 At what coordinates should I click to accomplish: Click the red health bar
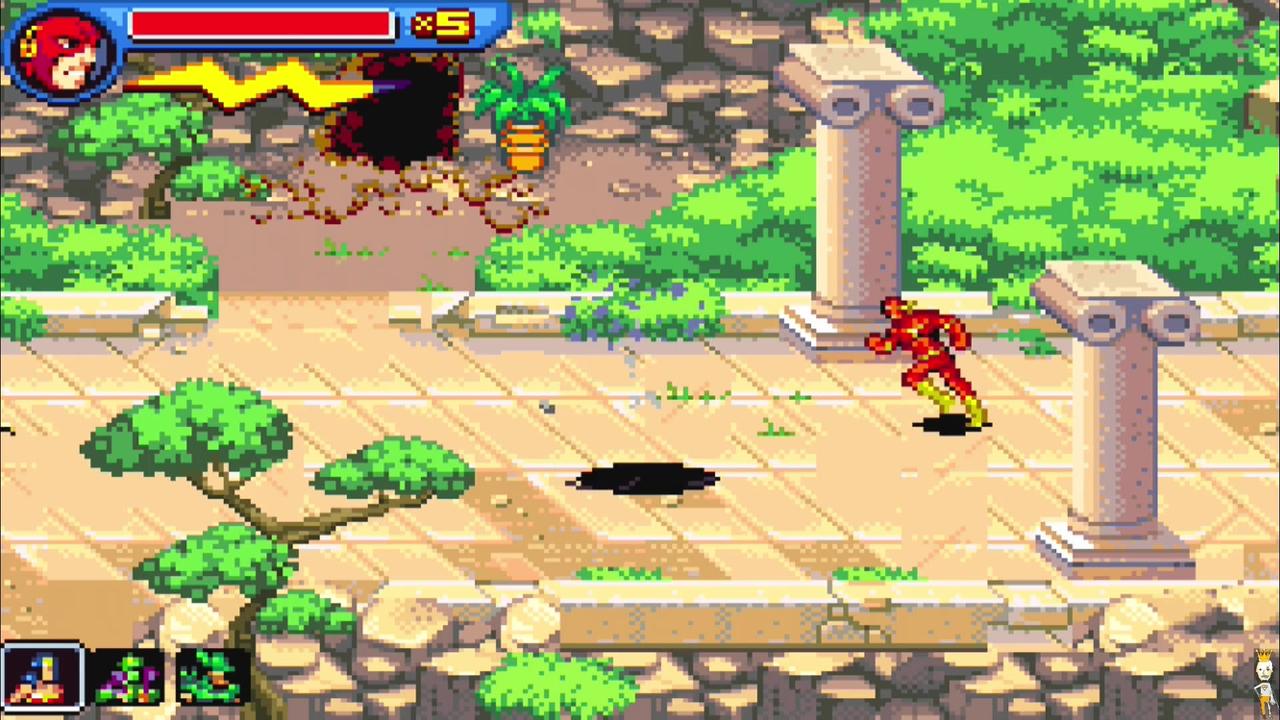tap(260, 25)
